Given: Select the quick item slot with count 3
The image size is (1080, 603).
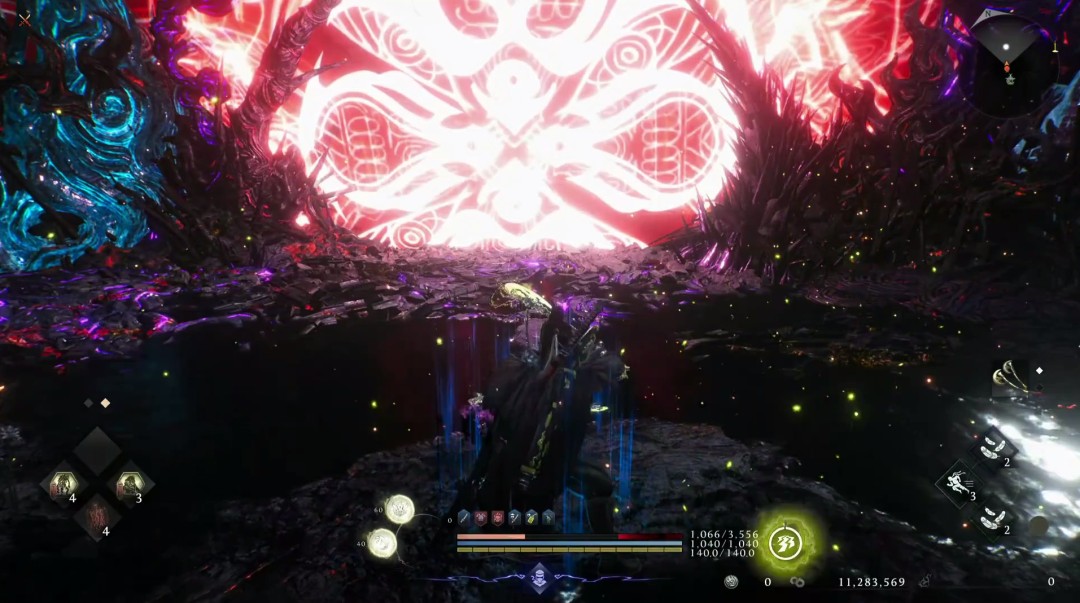Looking at the screenshot, I should tap(129, 486).
